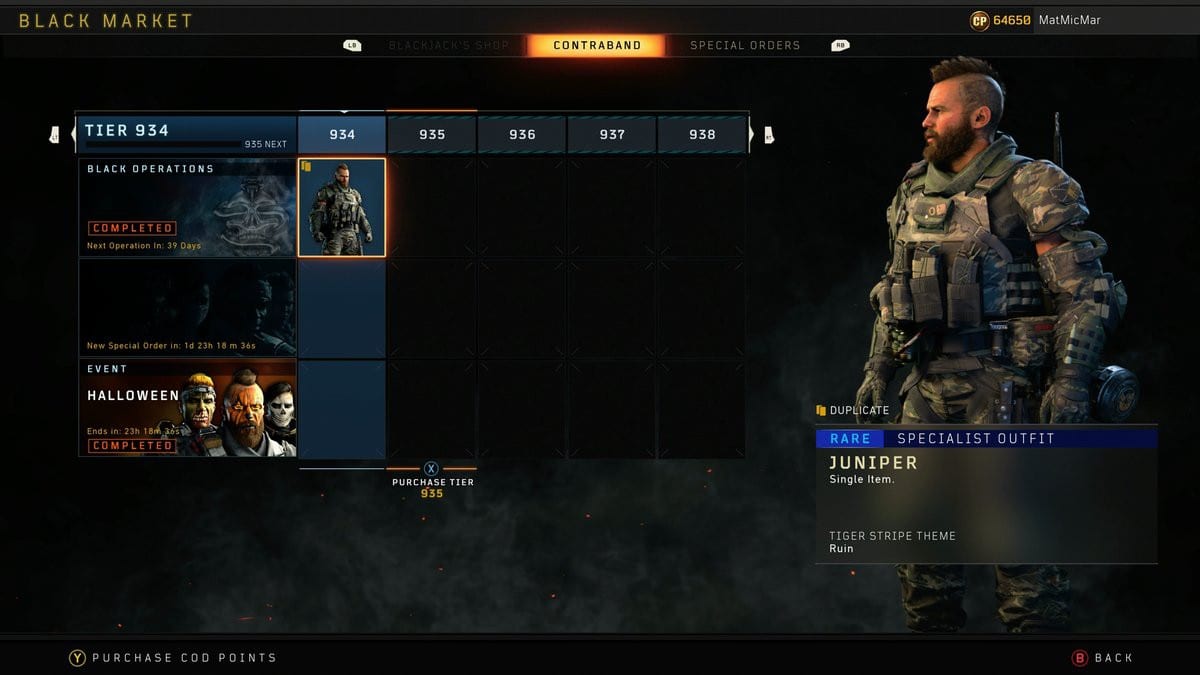This screenshot has width=1200, height=675.
Task: Select the New Special Order row
Action: [x=187, y=308]
